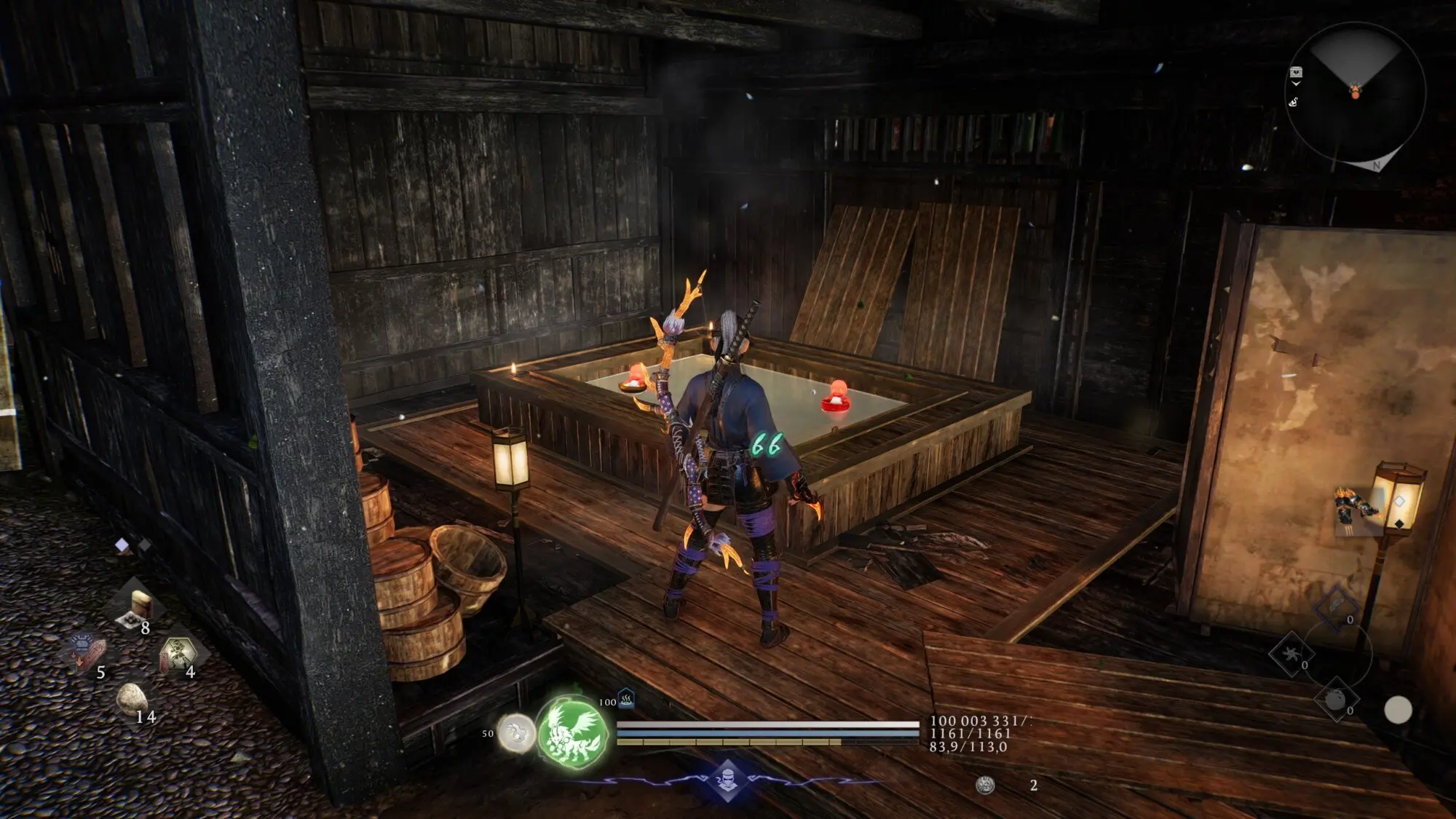Click the white soul core icon
The width and height of the screenshot is (1456, 819).
516,732
